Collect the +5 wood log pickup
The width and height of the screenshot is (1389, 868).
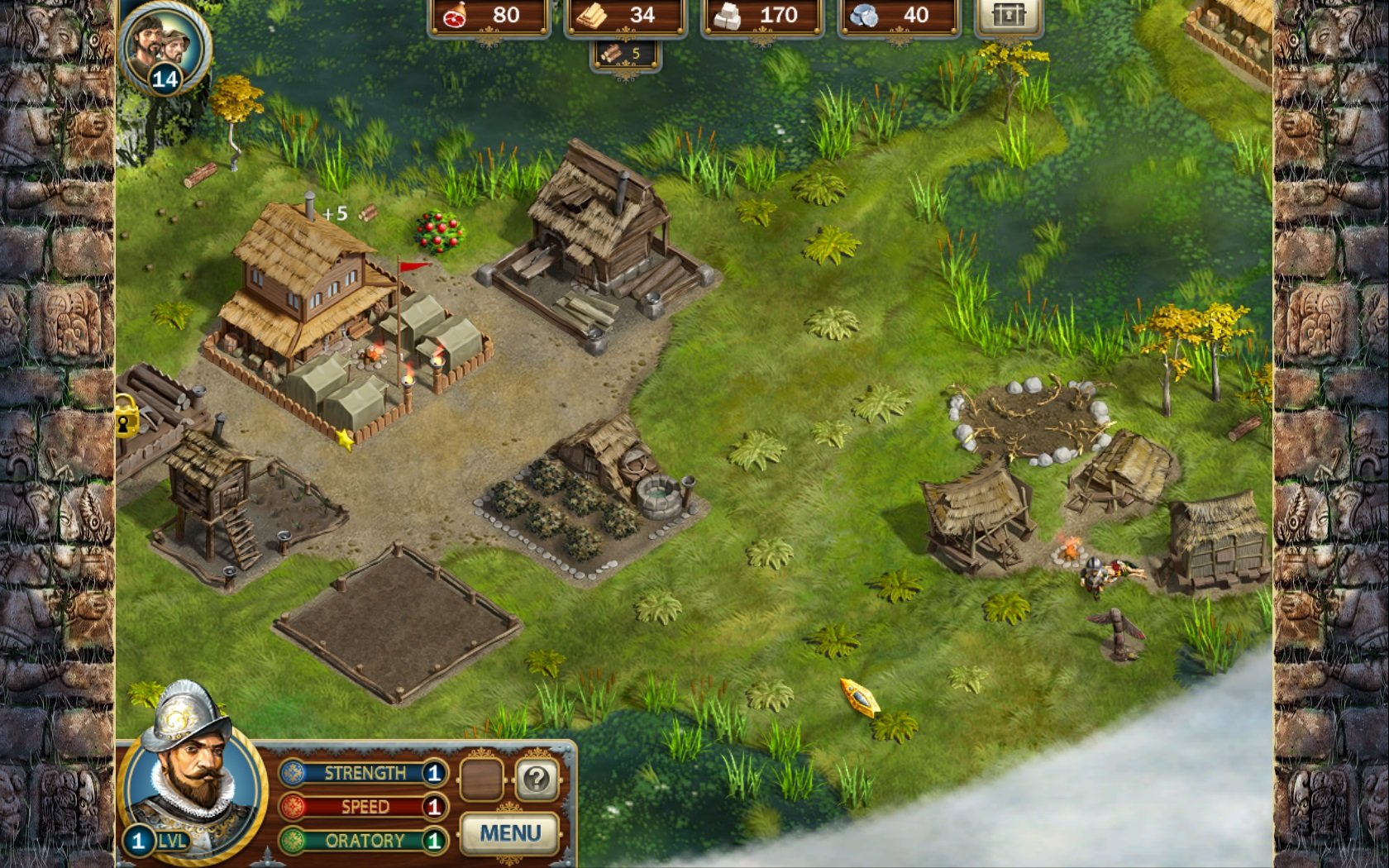(367, 214)
